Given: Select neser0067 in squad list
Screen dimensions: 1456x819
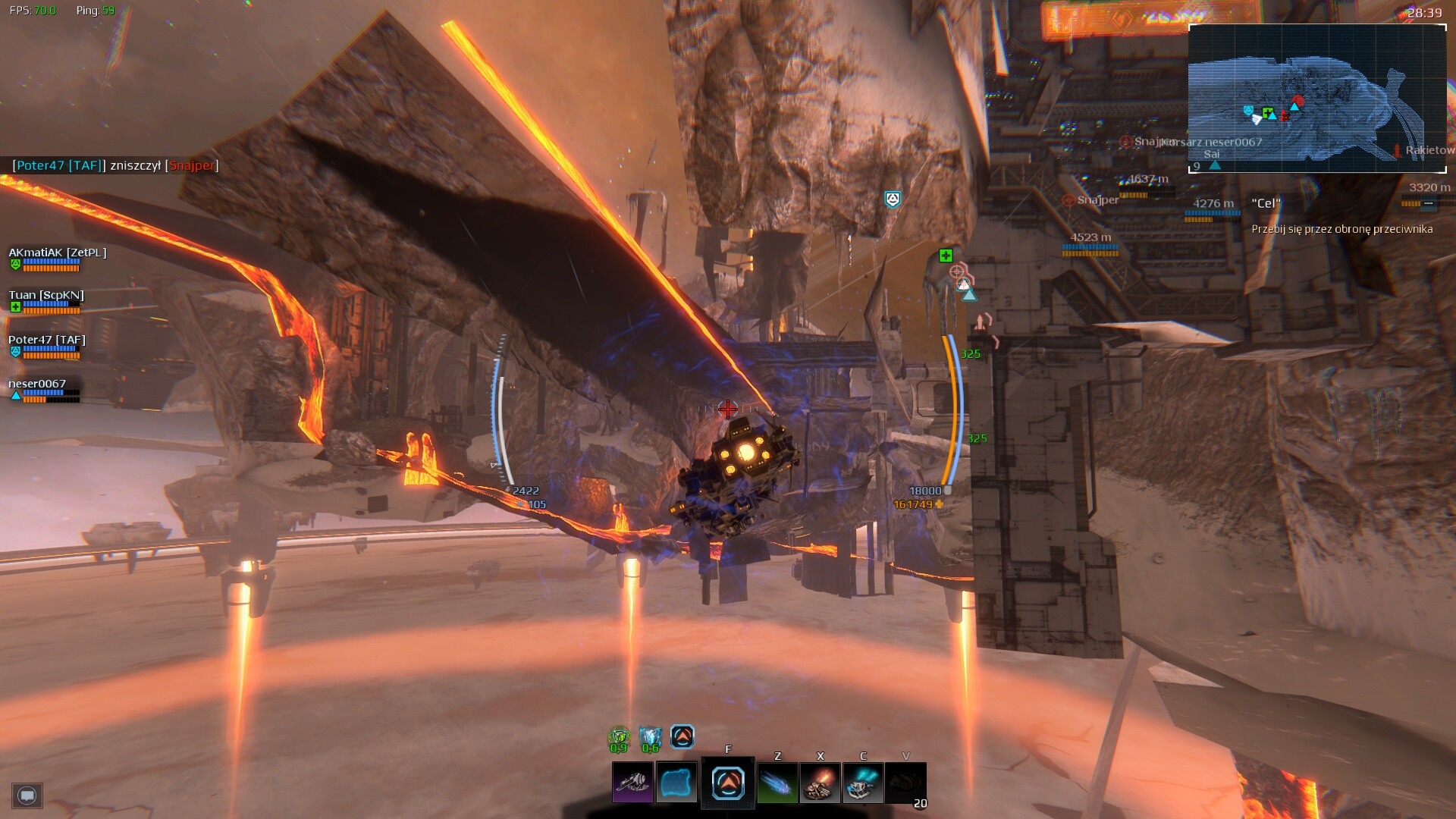Looking at the screenshot, I should pyautogui.click(x=37, y=384).
